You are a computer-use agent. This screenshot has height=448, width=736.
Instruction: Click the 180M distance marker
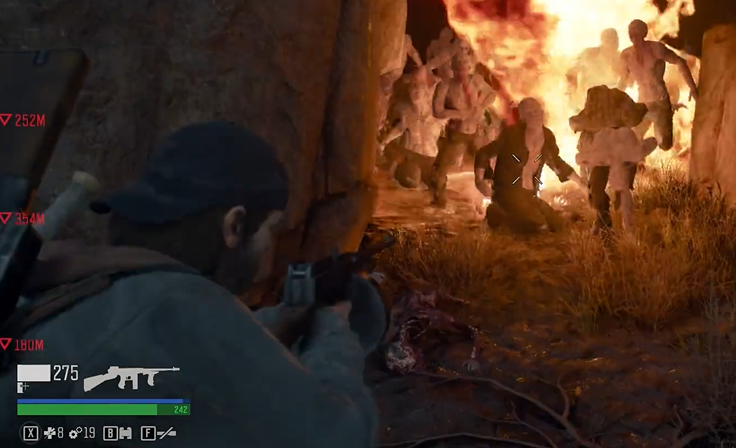tap(23, 345)
